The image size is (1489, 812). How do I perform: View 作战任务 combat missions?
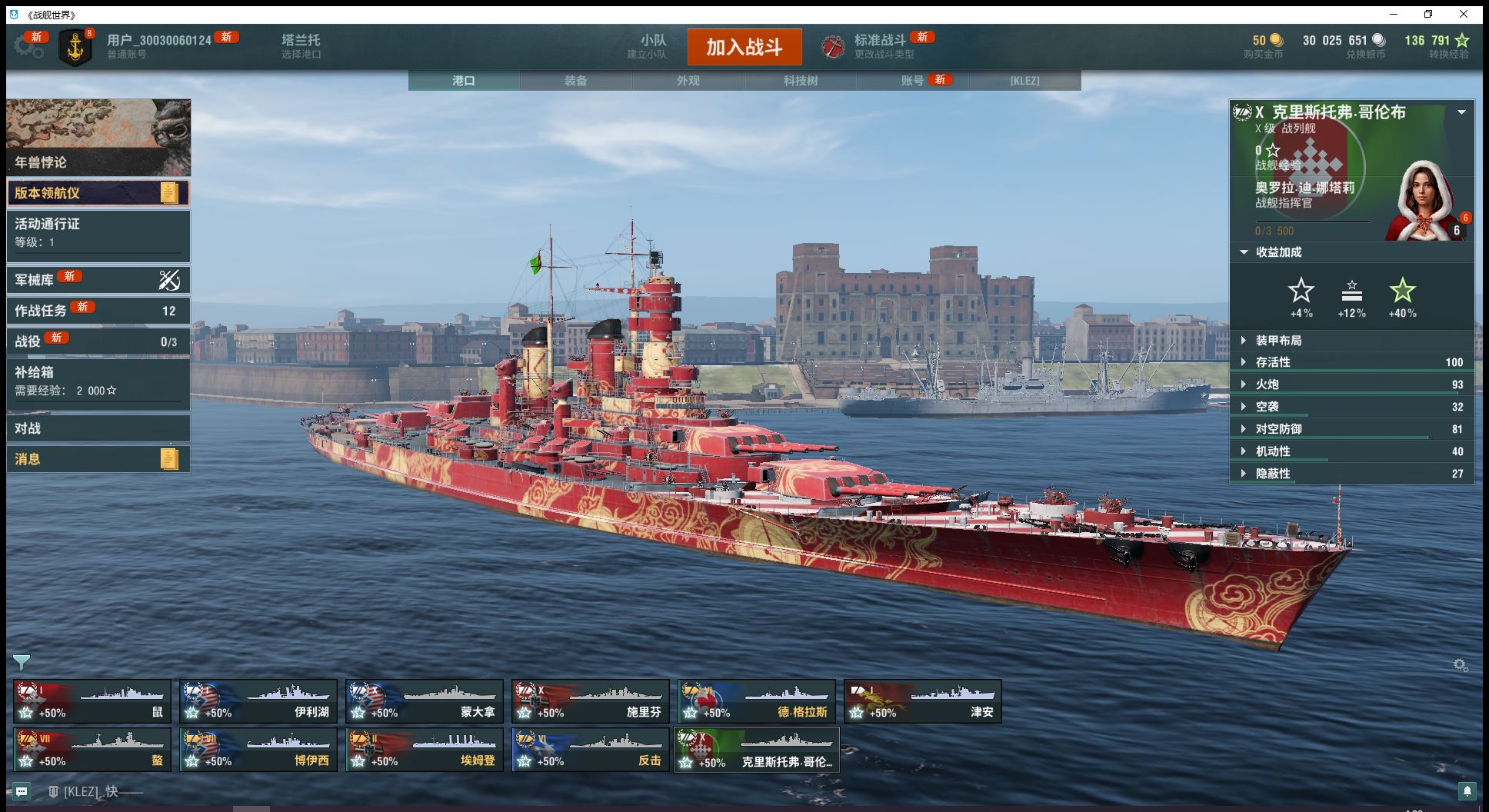98,311
